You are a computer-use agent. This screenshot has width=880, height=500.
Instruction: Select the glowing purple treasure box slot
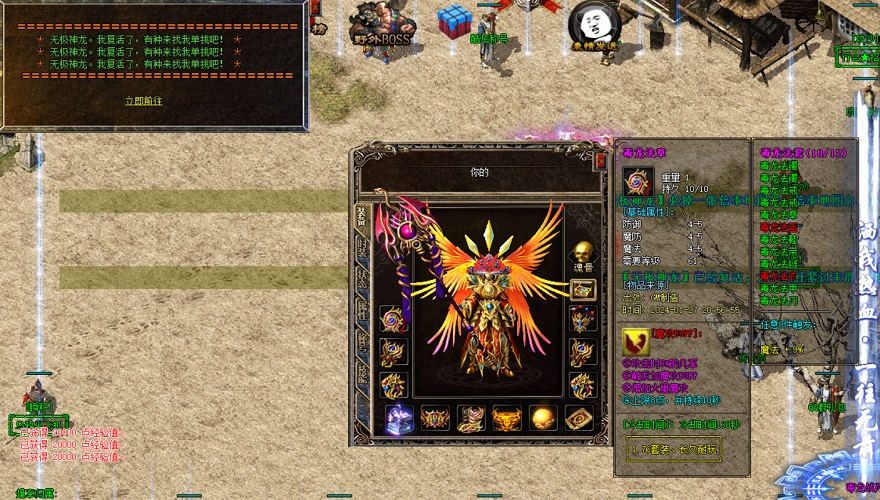(x=399, y=418)
